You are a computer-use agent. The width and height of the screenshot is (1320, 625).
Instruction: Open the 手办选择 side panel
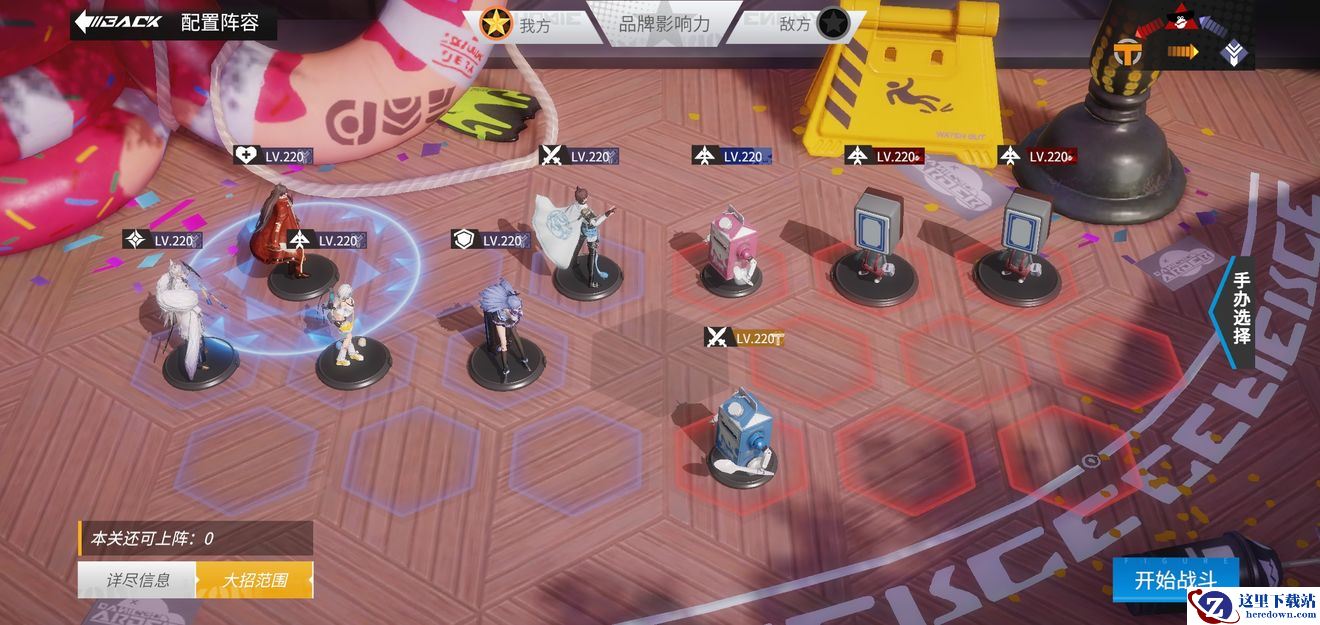pos(1240,309)
